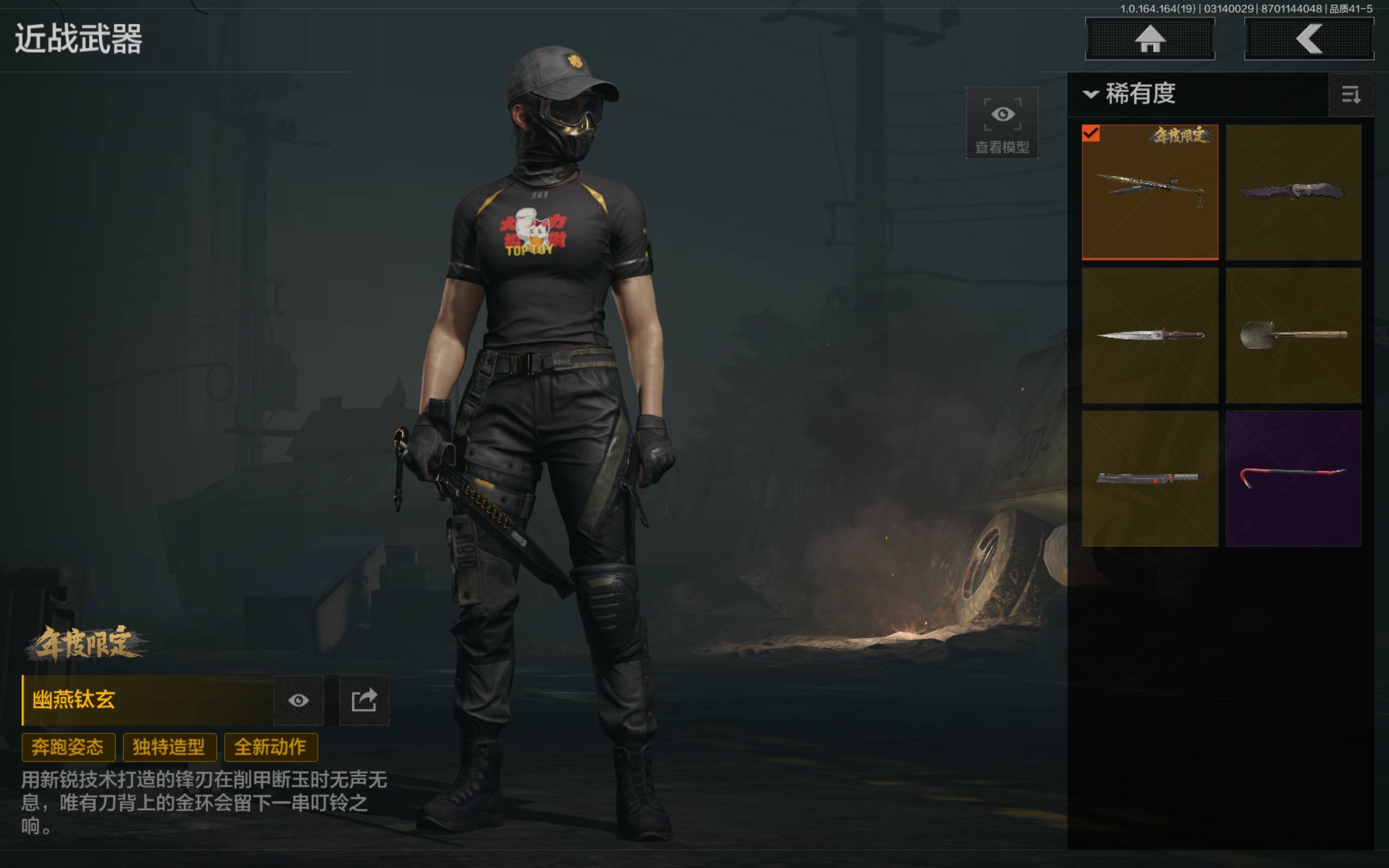Choose the red crowbar skin
The width and height of the screenshot is (1389, 868).
tap(1293, 477)
